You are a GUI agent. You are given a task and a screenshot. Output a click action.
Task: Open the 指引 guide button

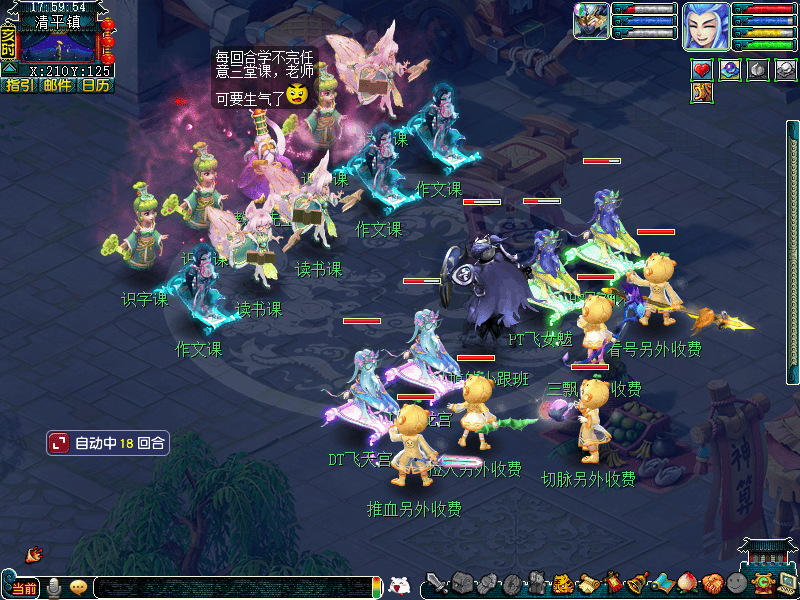click(19, 86)
